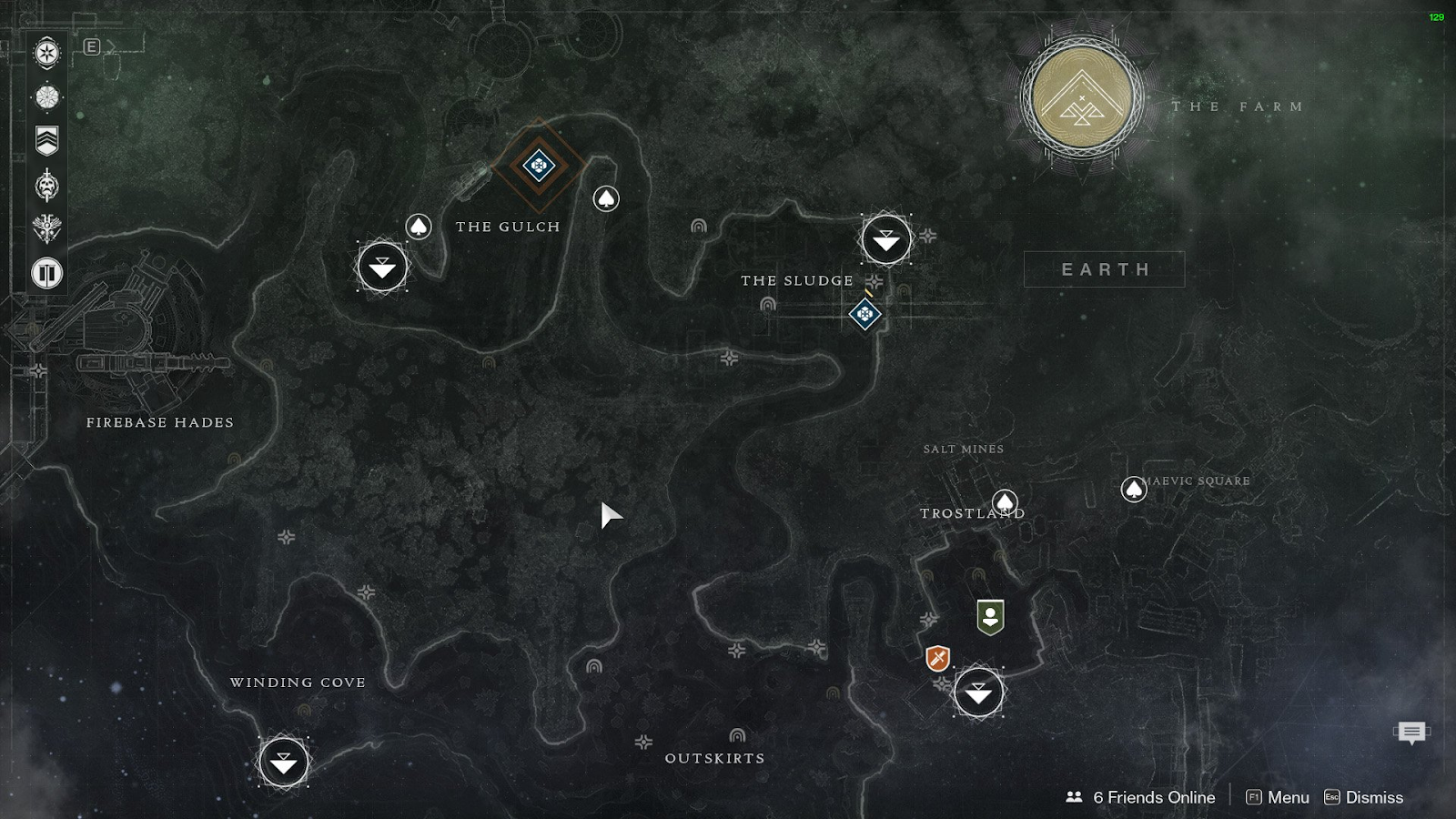Viewport: 1456px width, 819px height.
Task: Open the chevron rank shield milestone
Action: pyautogui.click(x=47, y=140)
